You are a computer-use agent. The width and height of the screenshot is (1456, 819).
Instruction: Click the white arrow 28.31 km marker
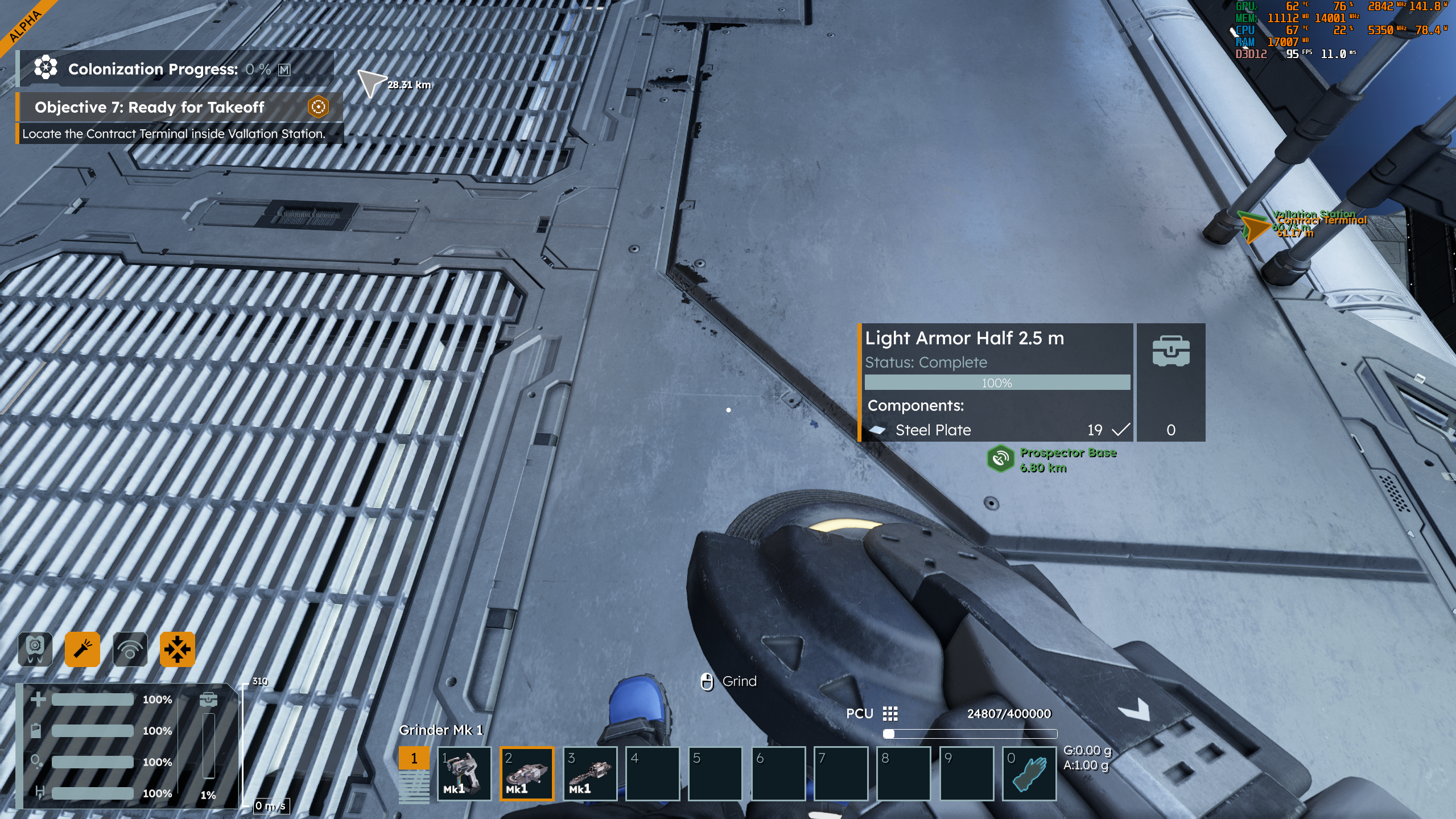pos(370,83)
